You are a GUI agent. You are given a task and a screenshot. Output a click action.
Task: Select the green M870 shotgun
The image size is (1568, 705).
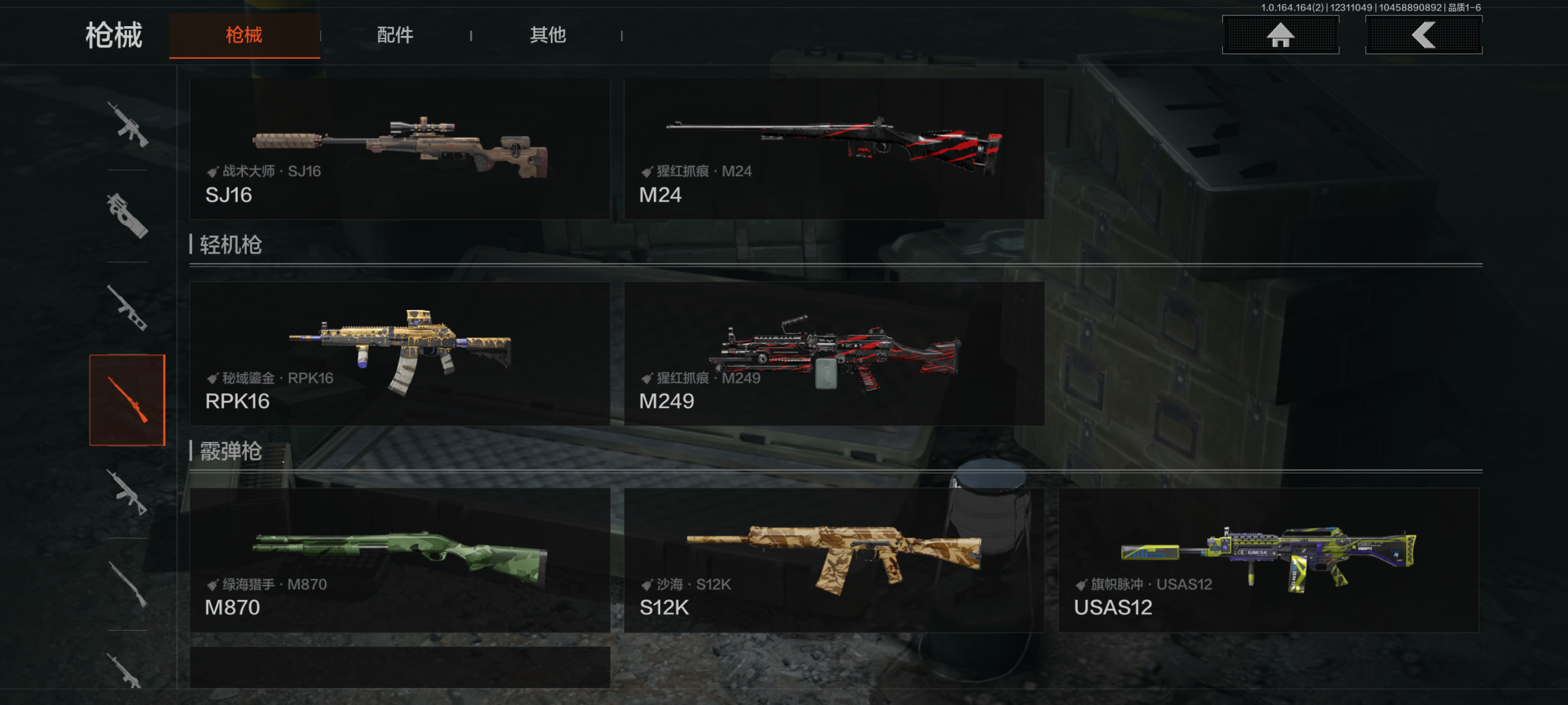(400, 559)
